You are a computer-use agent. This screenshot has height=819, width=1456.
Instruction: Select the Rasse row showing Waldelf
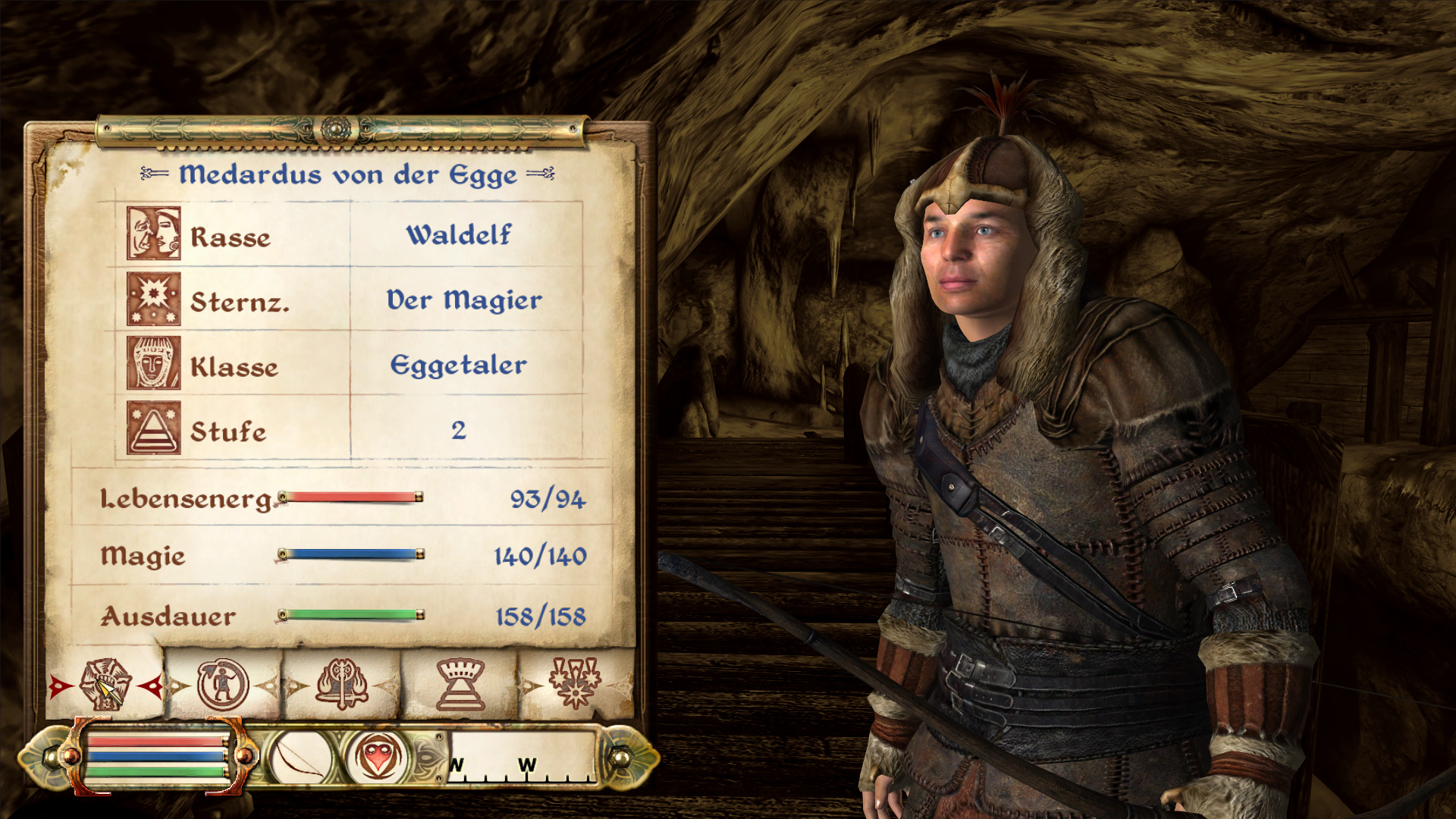point(349,235)
